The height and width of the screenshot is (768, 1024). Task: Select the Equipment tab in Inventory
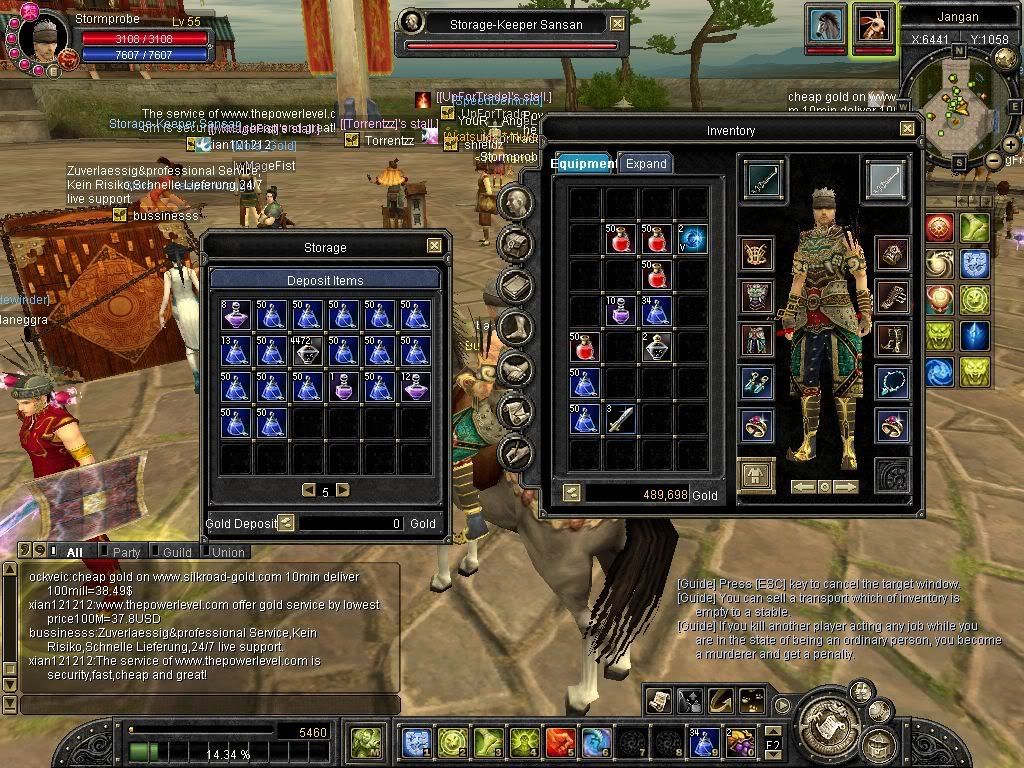pos(584,164)
